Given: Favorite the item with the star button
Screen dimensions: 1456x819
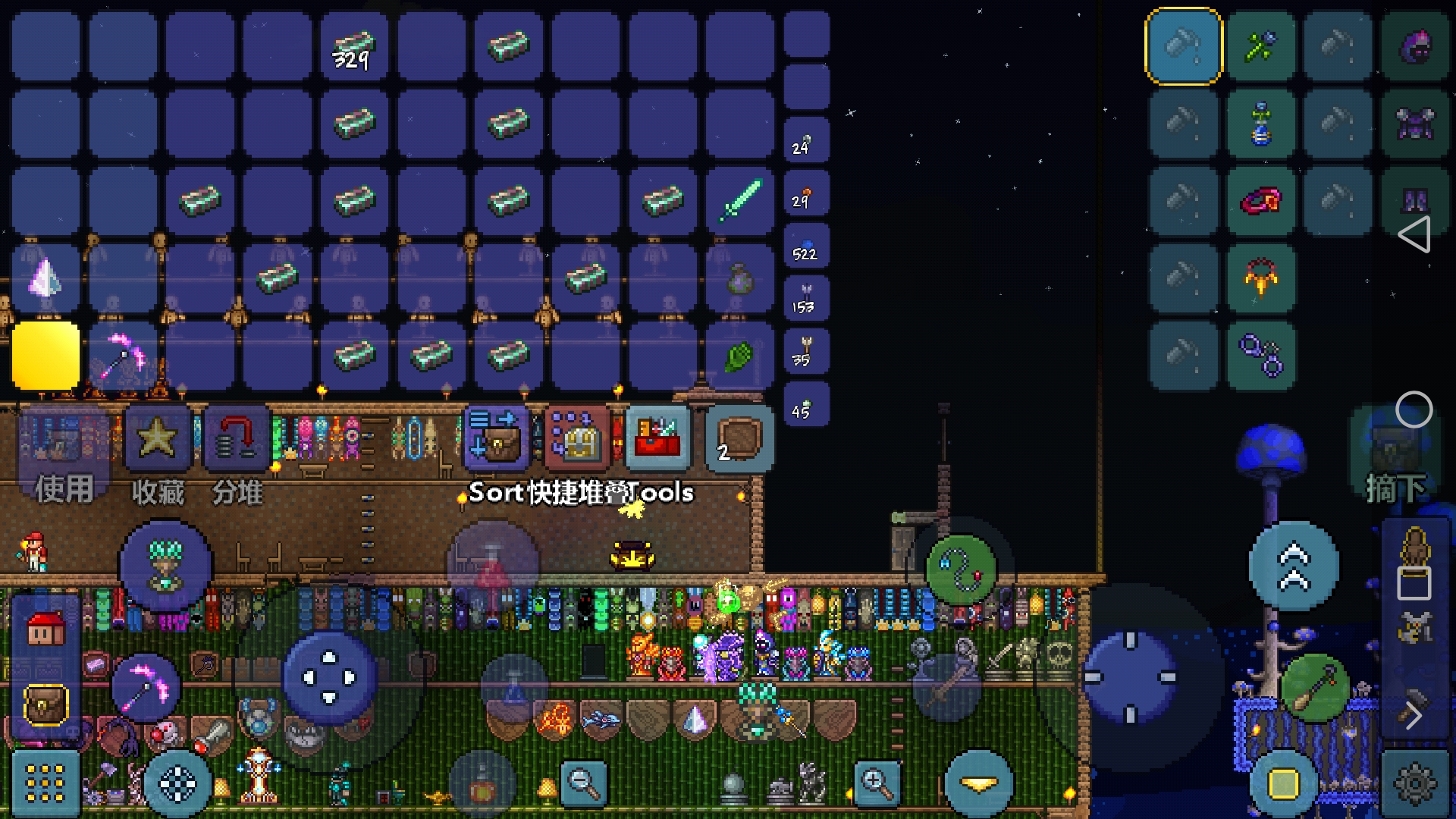Looking at the screenshot, I should [x=158, y=440].
